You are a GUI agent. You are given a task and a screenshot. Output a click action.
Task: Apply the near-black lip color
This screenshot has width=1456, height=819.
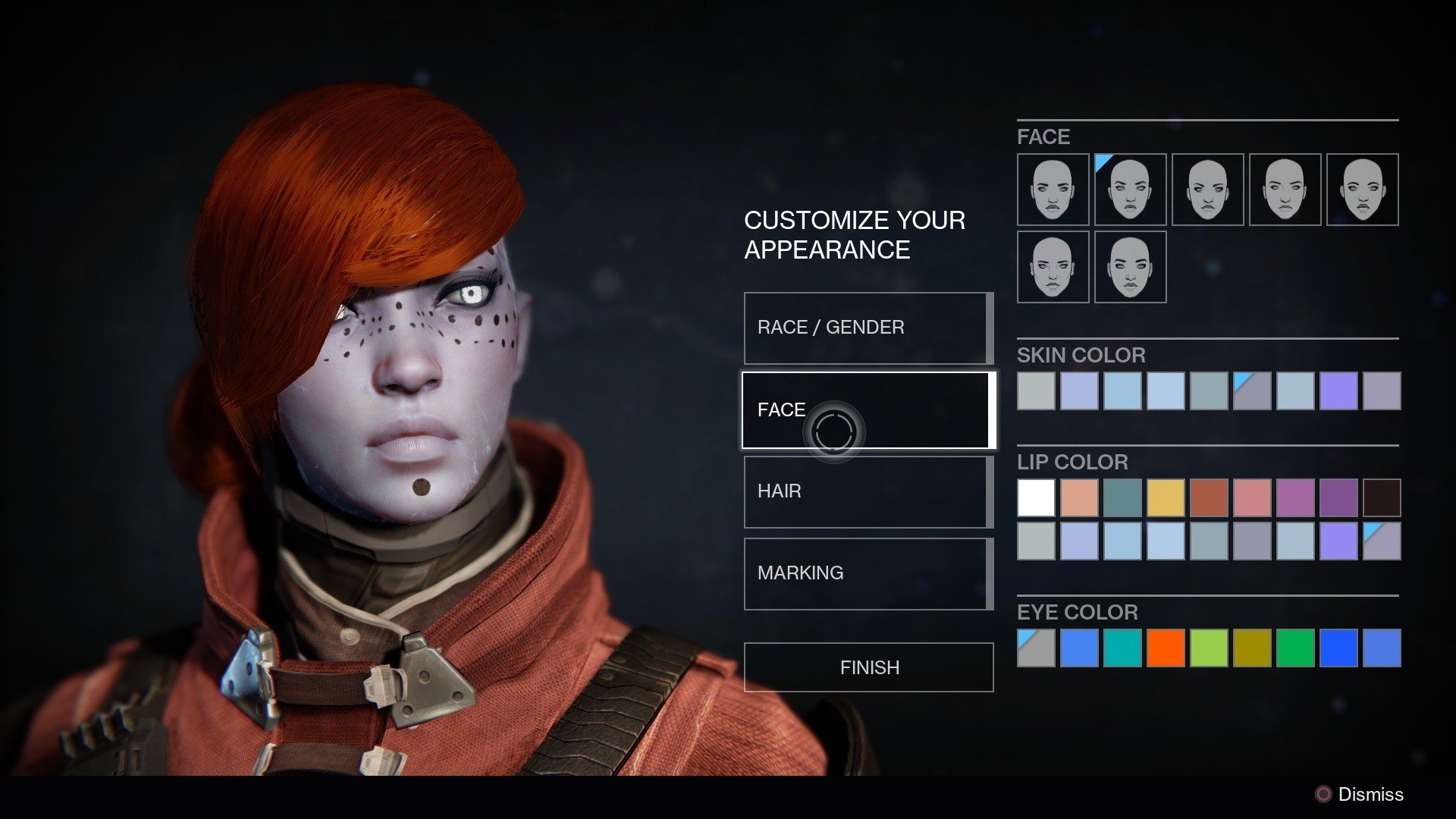[1382, 498]
